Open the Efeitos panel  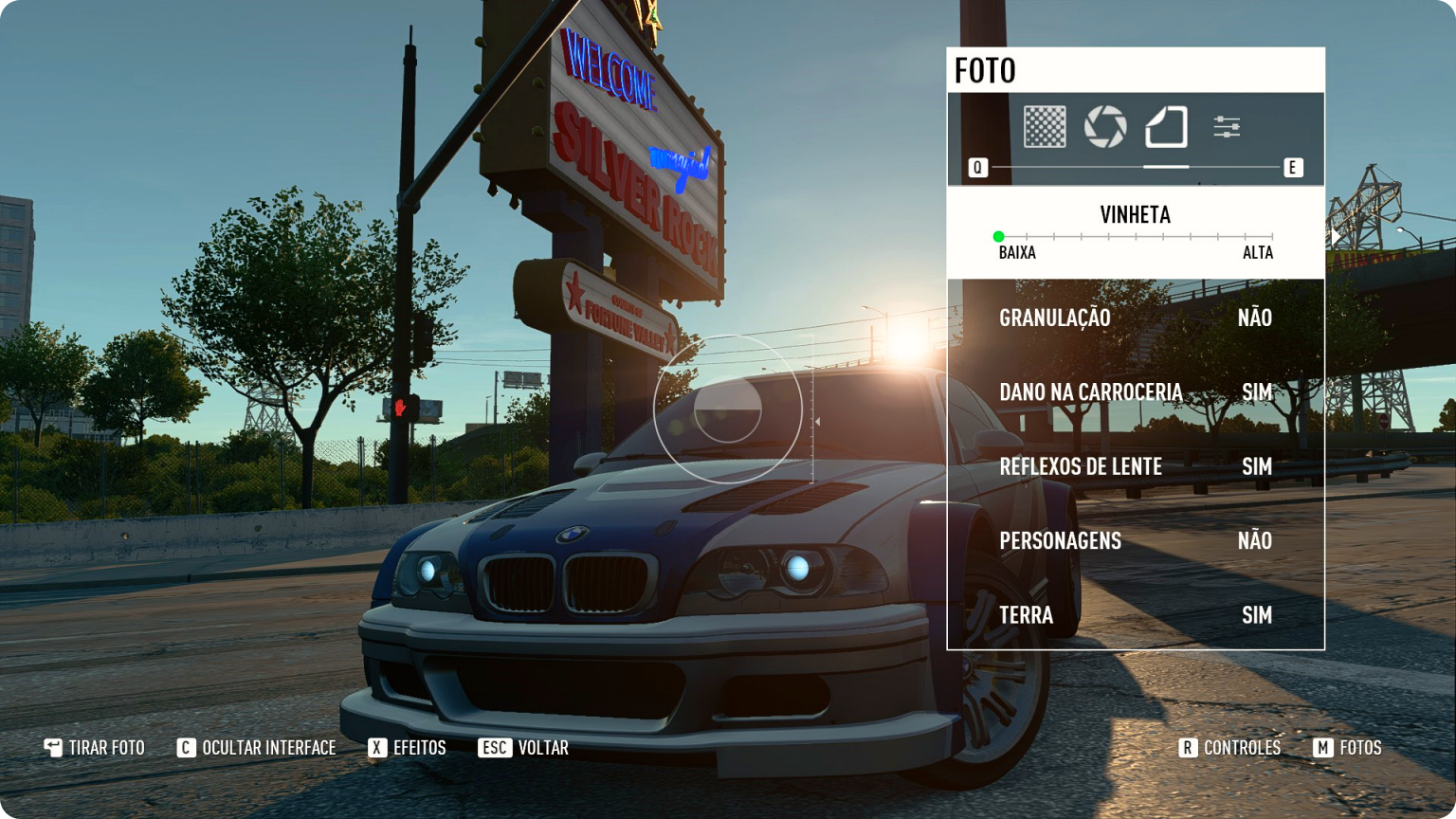tap(408, 748)
